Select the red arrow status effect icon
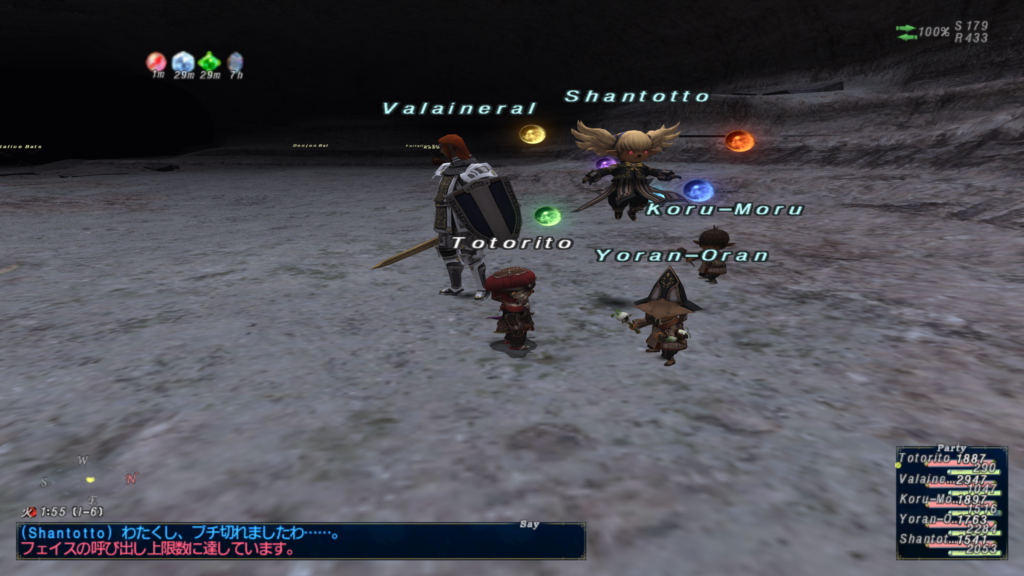The width and height of the screenshot is (1024, 576). 156,62
